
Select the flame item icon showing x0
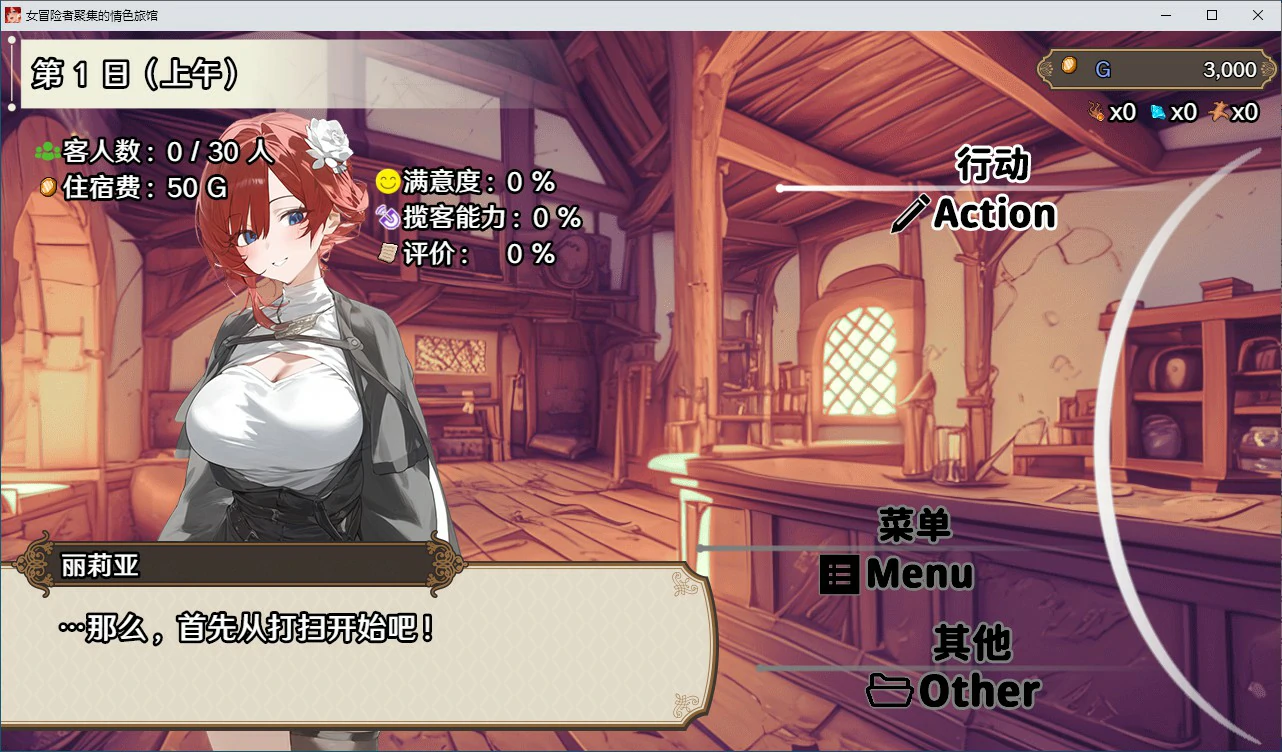[x=1097, y=112]
